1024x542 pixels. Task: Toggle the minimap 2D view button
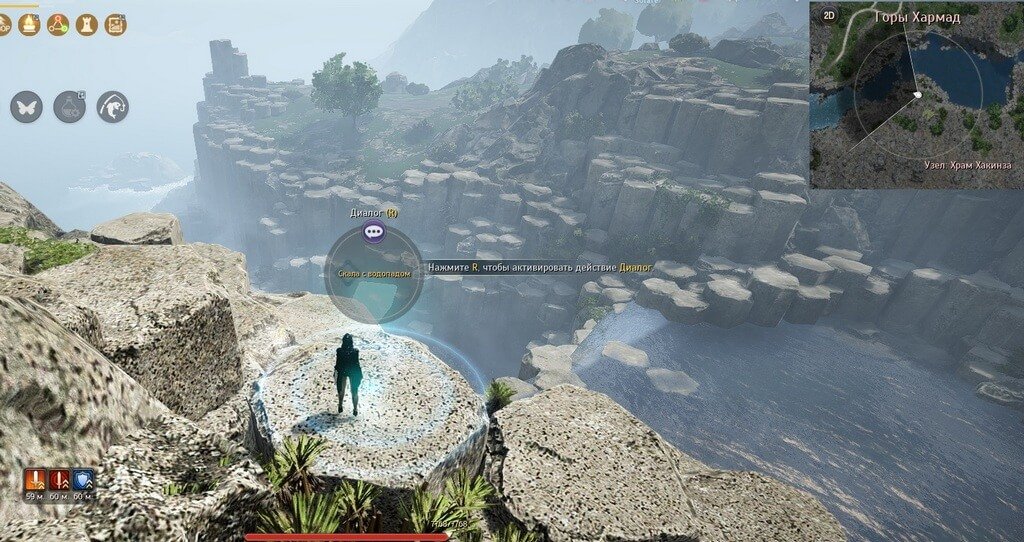(829, 16)
